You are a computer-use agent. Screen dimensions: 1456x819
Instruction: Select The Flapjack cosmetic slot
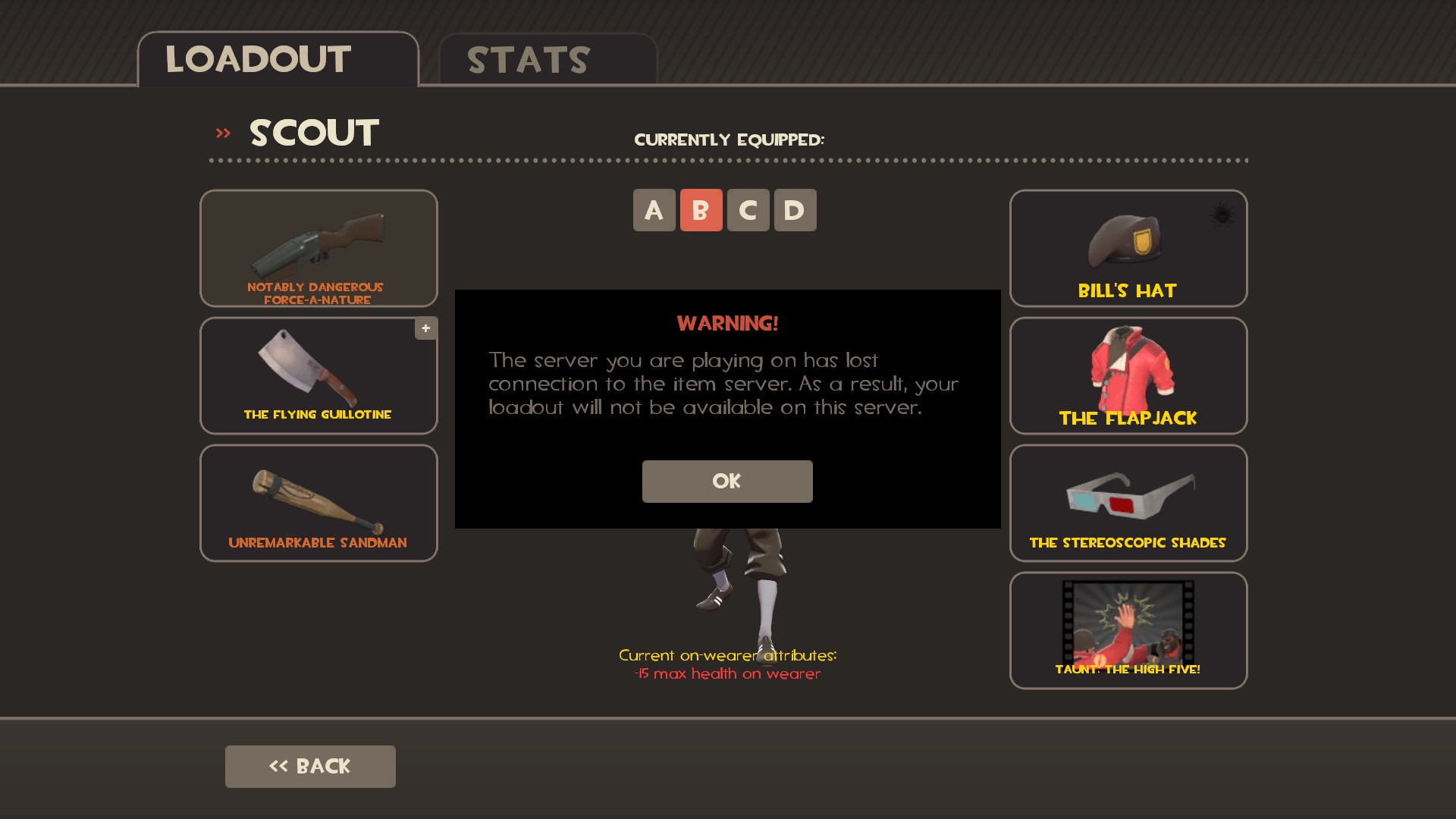click(x=1128, y=375)
